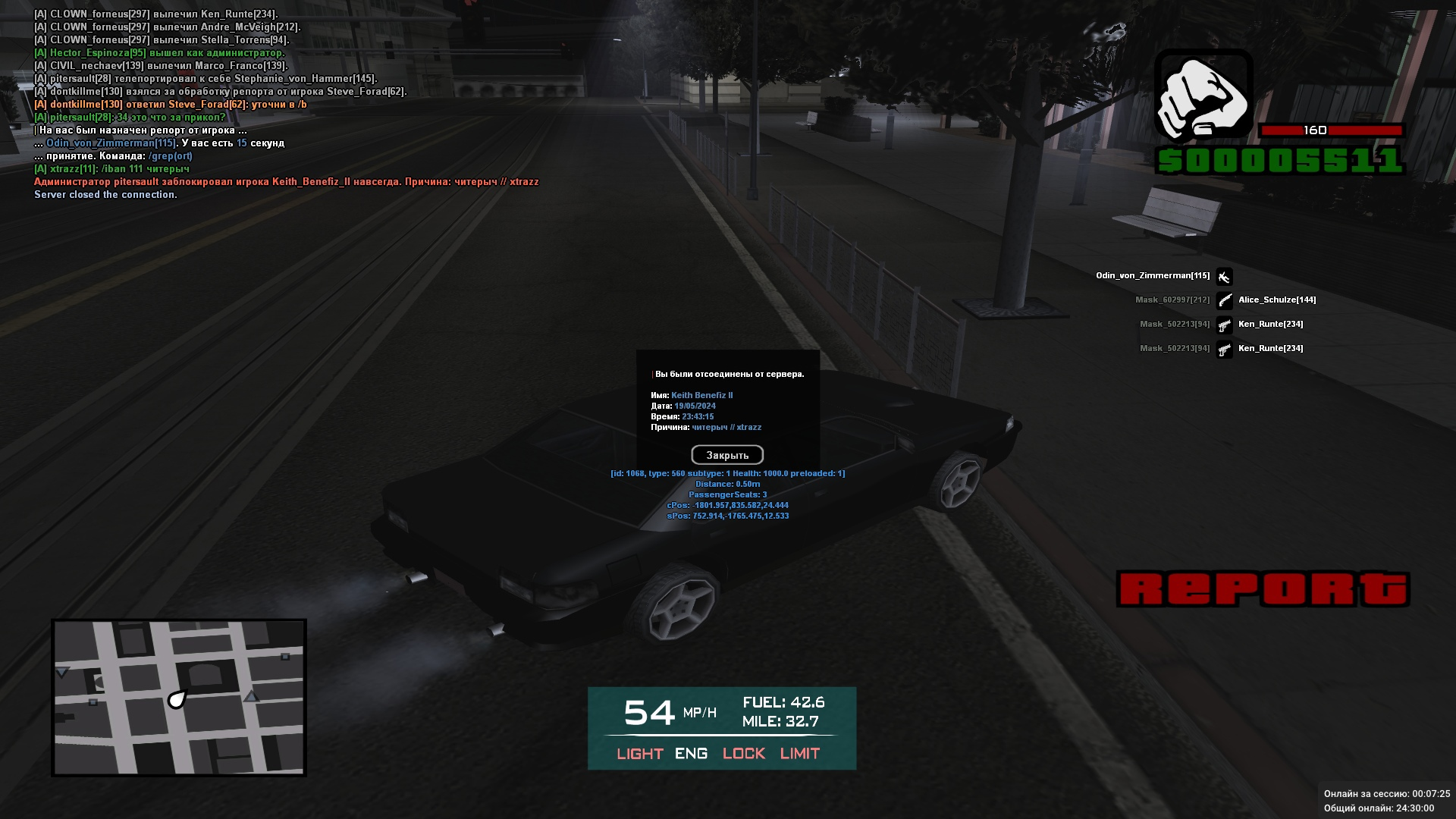Click the minimap
Image resolution: width=1456 pixels, height=819 pixels.
click(179, 698)
